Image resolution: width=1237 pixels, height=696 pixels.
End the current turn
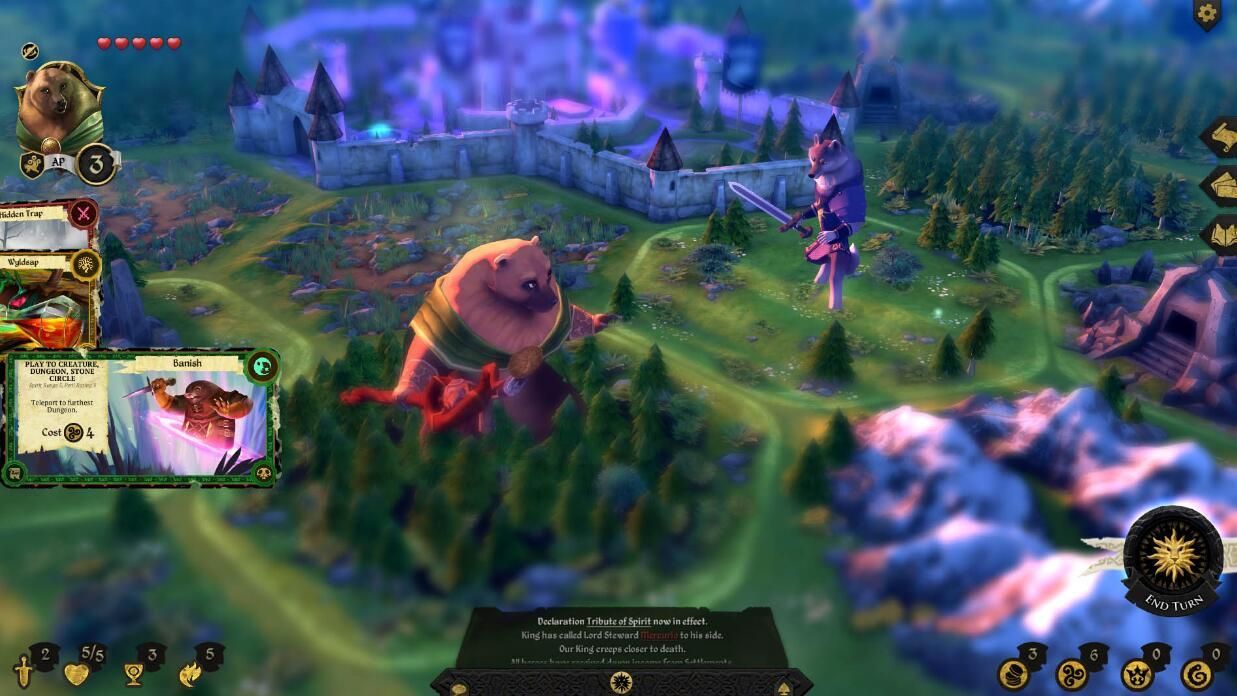(x=1172, y=558)
